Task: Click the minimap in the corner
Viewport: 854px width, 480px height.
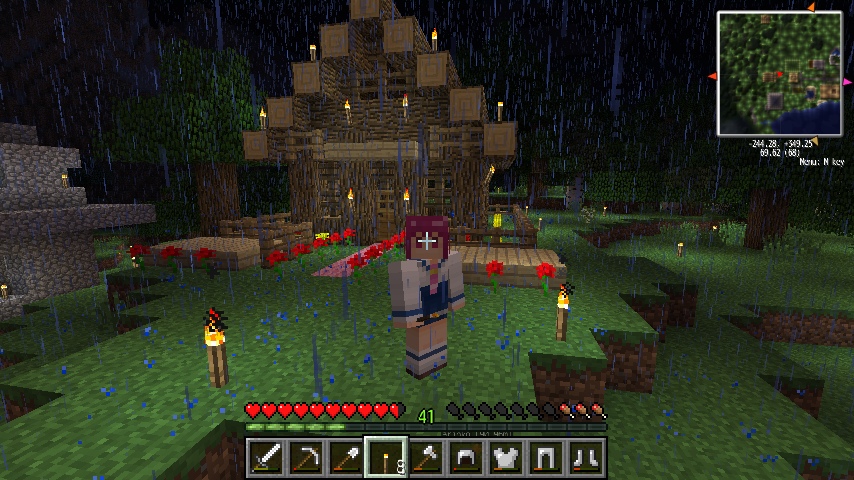Action: pos(780,74)
